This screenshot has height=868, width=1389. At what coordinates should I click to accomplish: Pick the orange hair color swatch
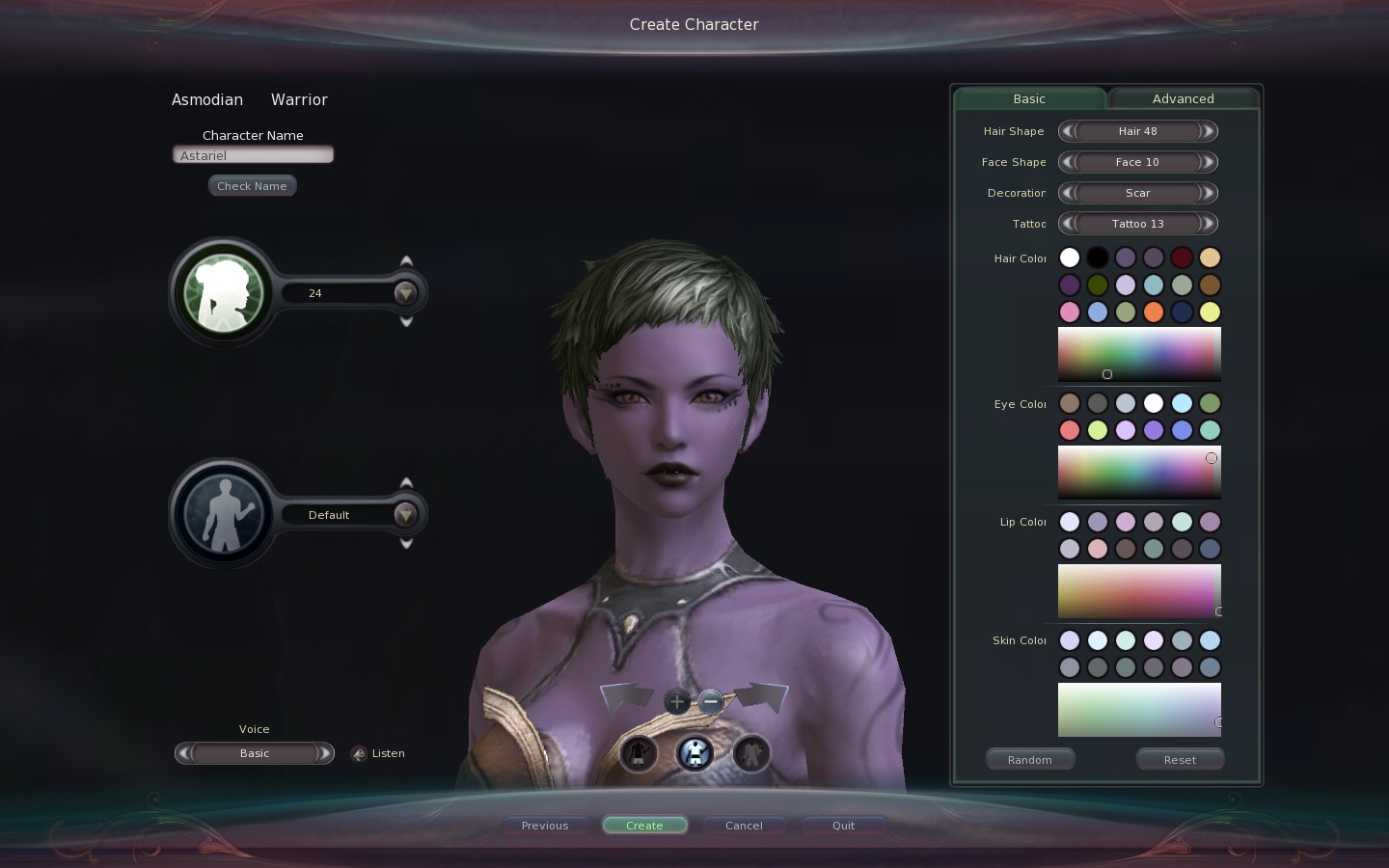coord(1154,312)
